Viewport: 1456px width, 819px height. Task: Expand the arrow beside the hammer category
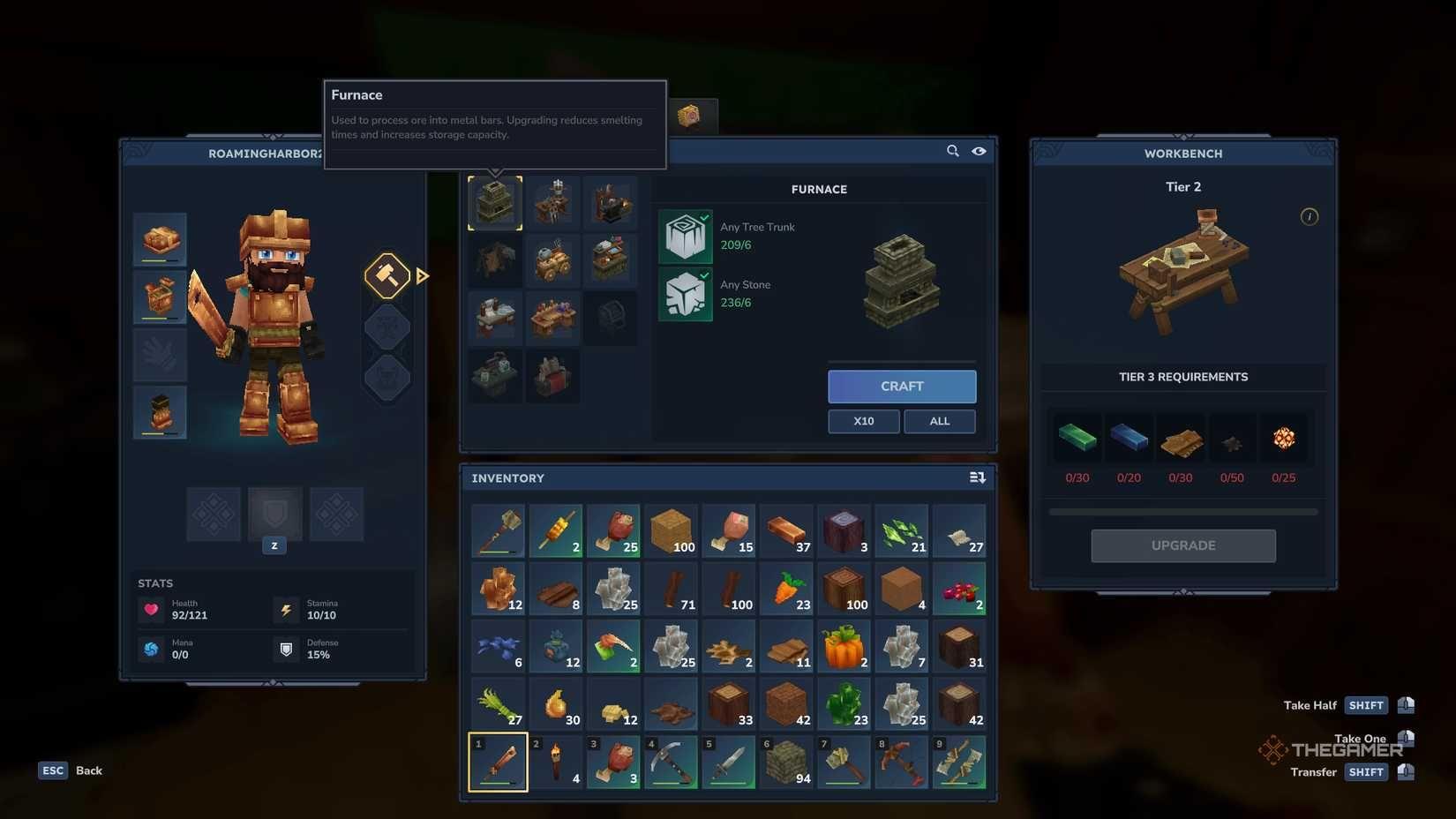[x=423, y=275]
